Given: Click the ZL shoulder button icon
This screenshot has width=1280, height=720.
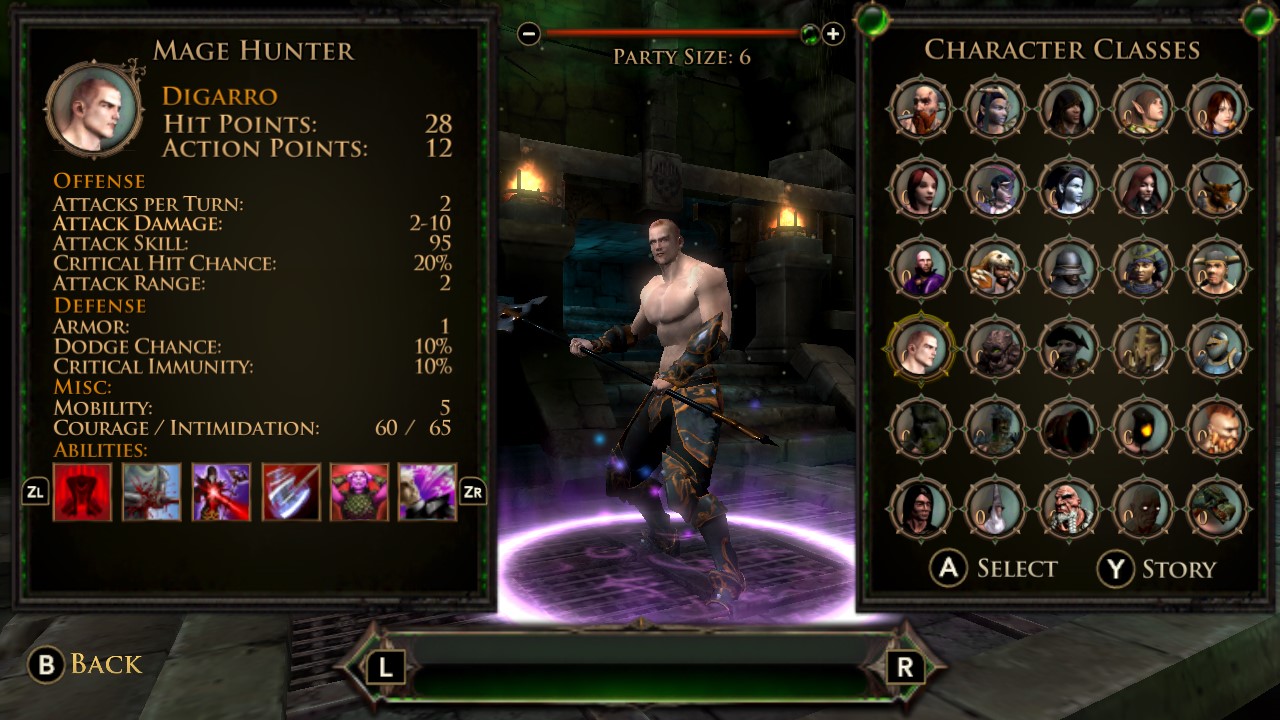Looking at the screenshot, I should 33,492.
